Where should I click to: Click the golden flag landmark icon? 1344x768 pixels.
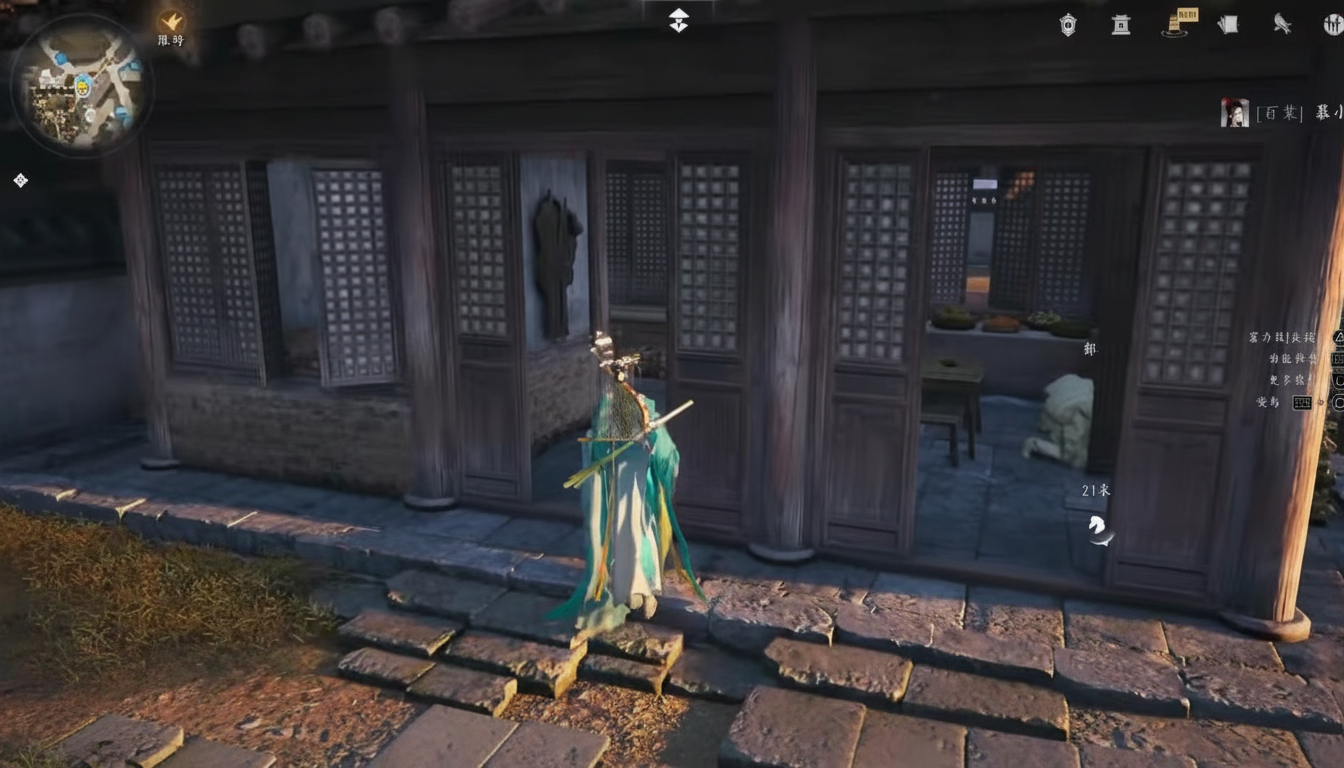click(x=1176, y=24)
